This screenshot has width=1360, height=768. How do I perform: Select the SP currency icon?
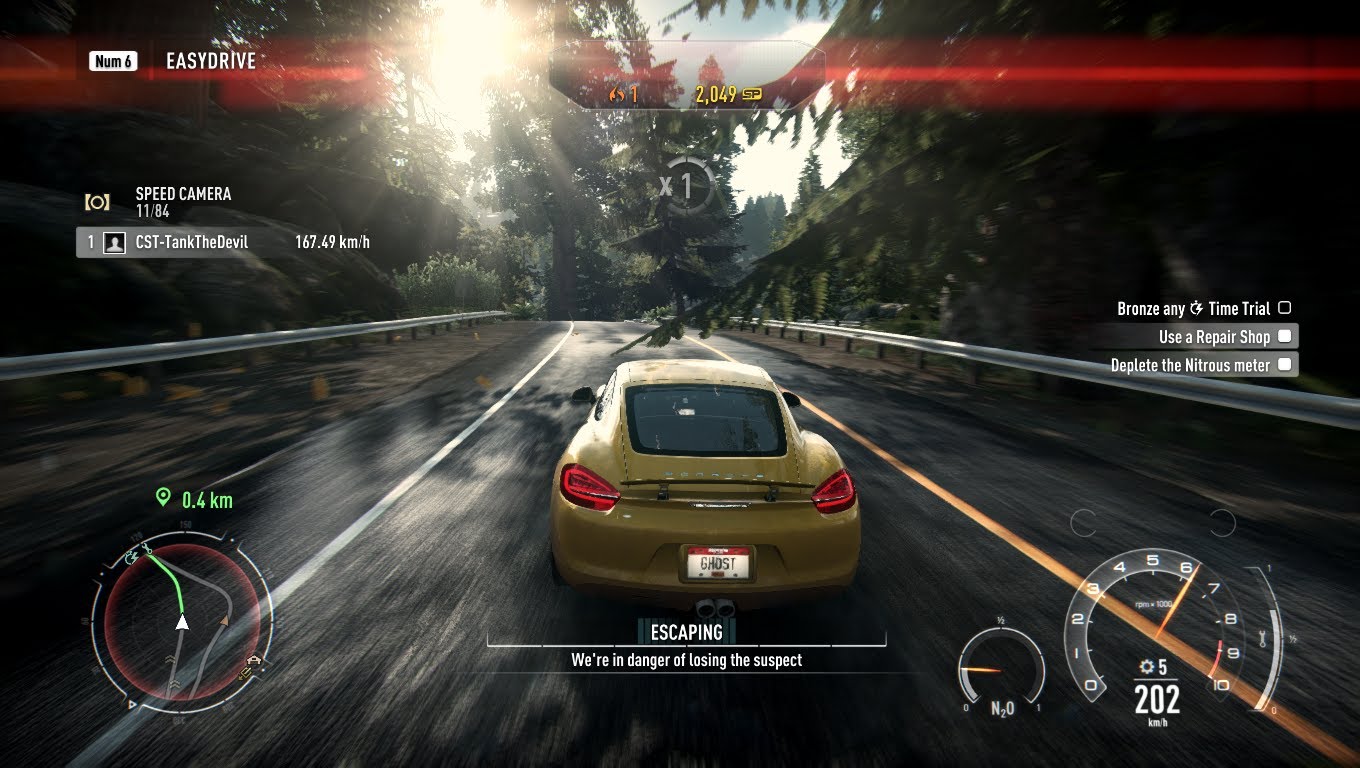pos(751,93)
